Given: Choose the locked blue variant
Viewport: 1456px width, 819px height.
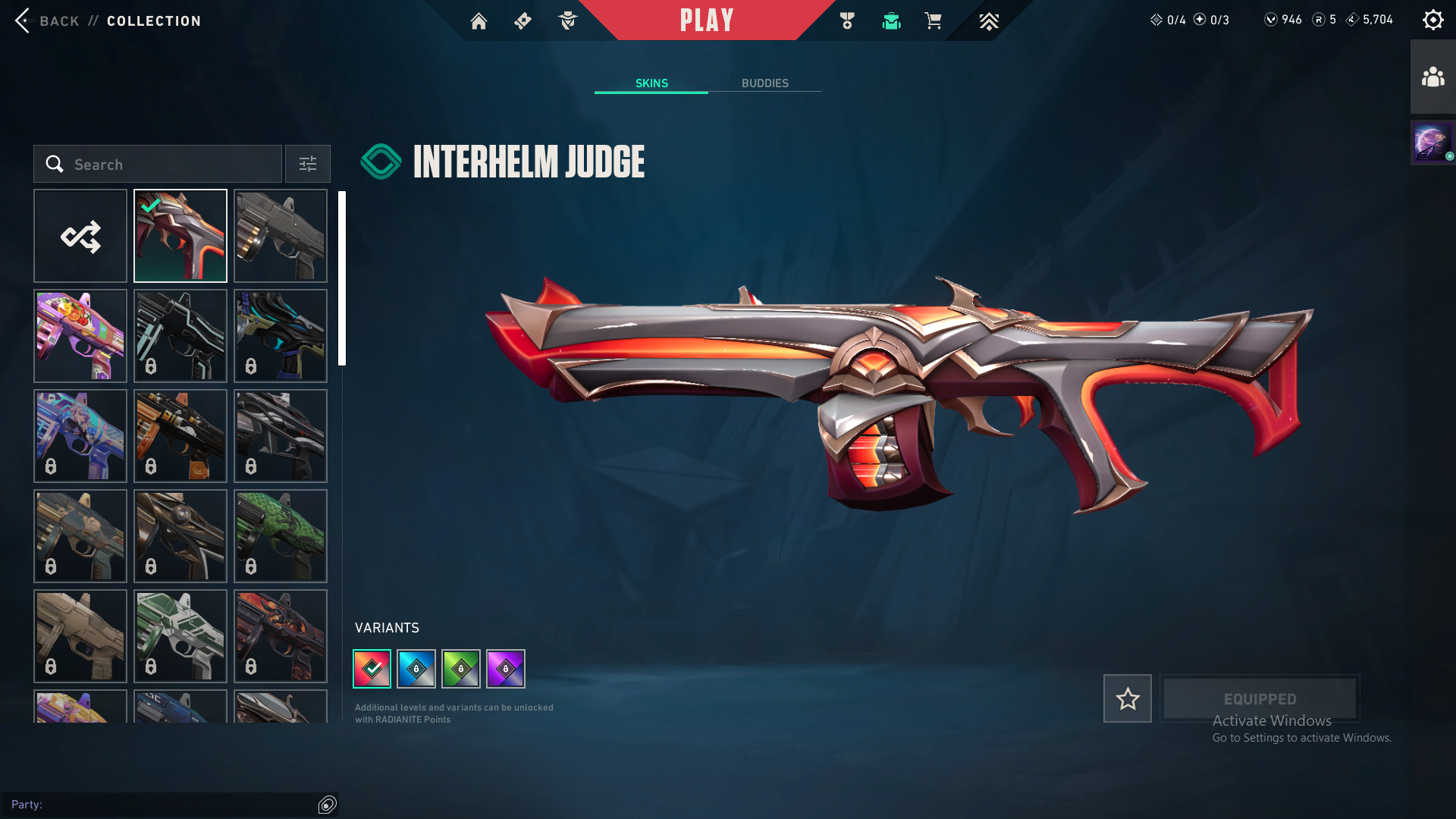Looking at the screenshot, I should point(416,669).
